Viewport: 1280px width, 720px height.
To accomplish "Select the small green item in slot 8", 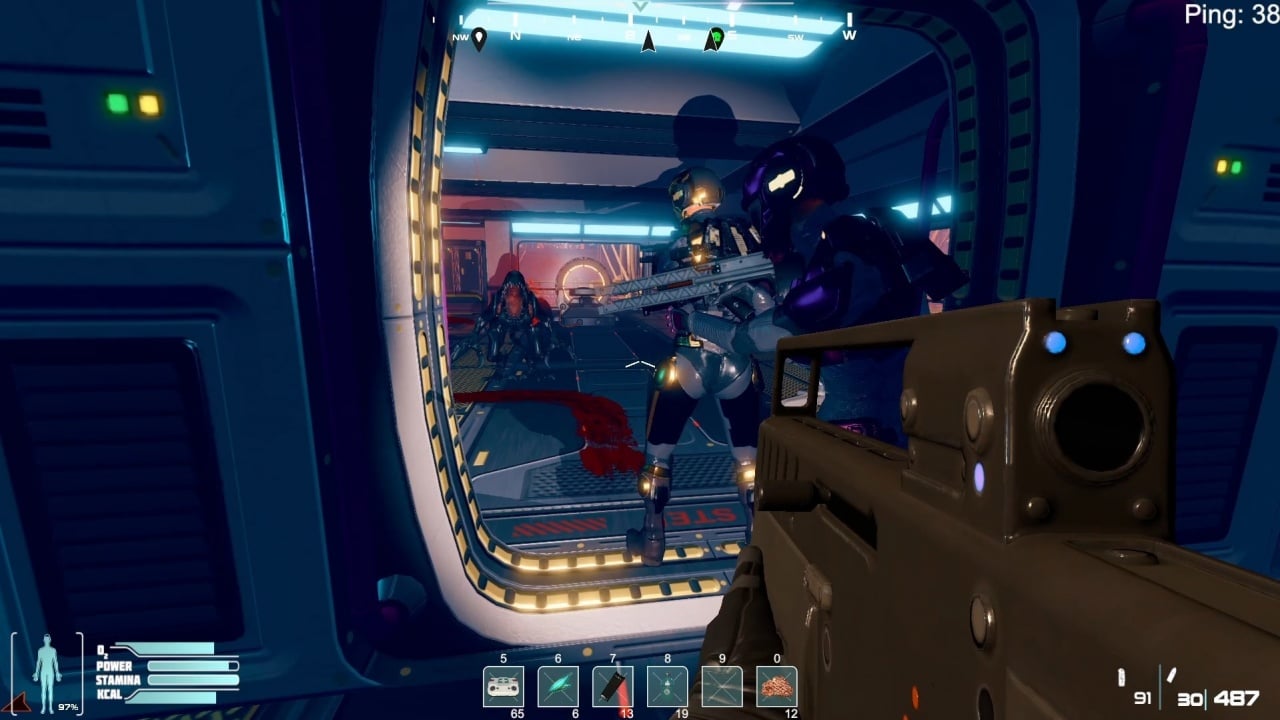I will [x=667, y=686].
